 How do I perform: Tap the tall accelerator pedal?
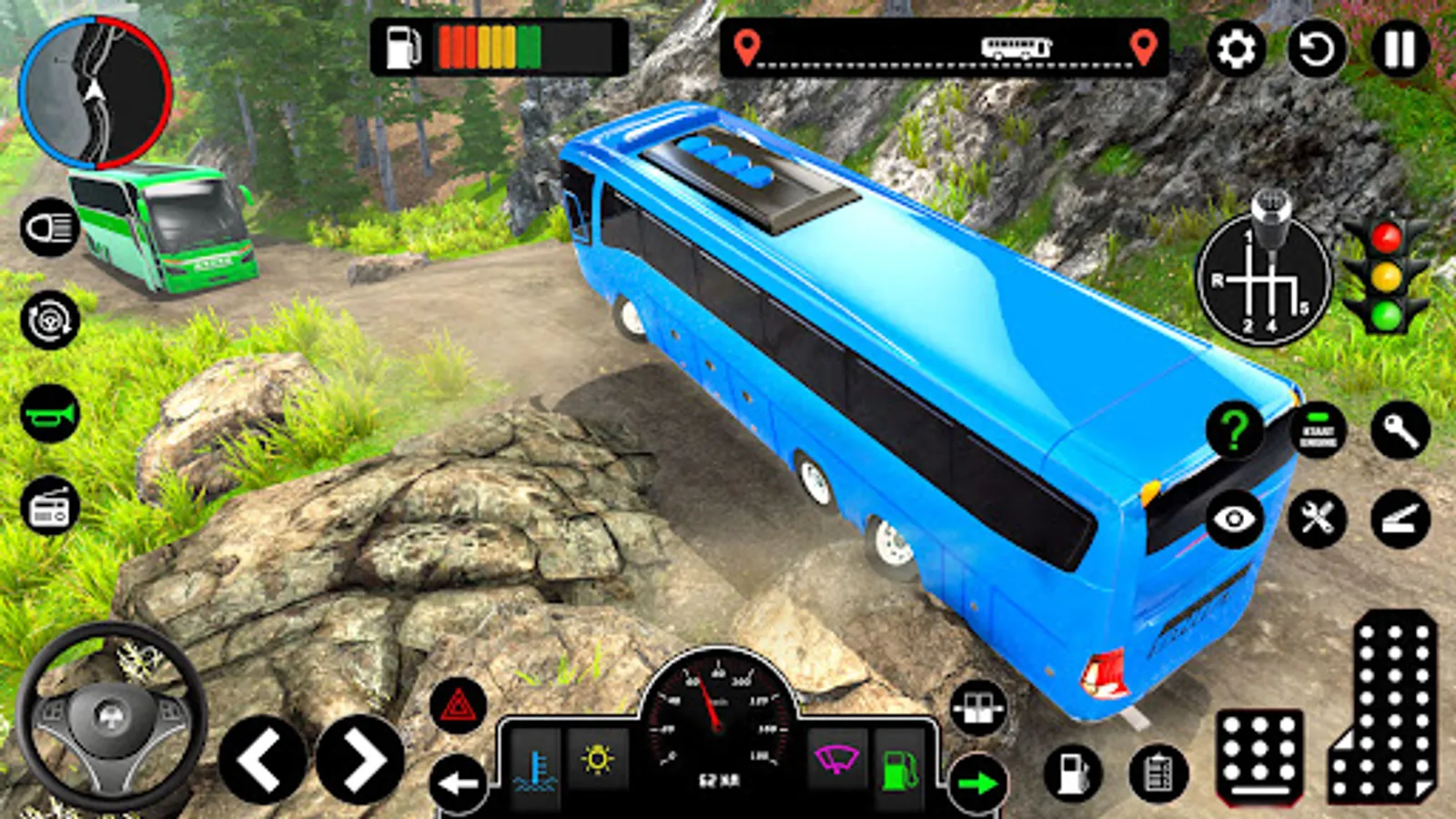[1383, 708]
